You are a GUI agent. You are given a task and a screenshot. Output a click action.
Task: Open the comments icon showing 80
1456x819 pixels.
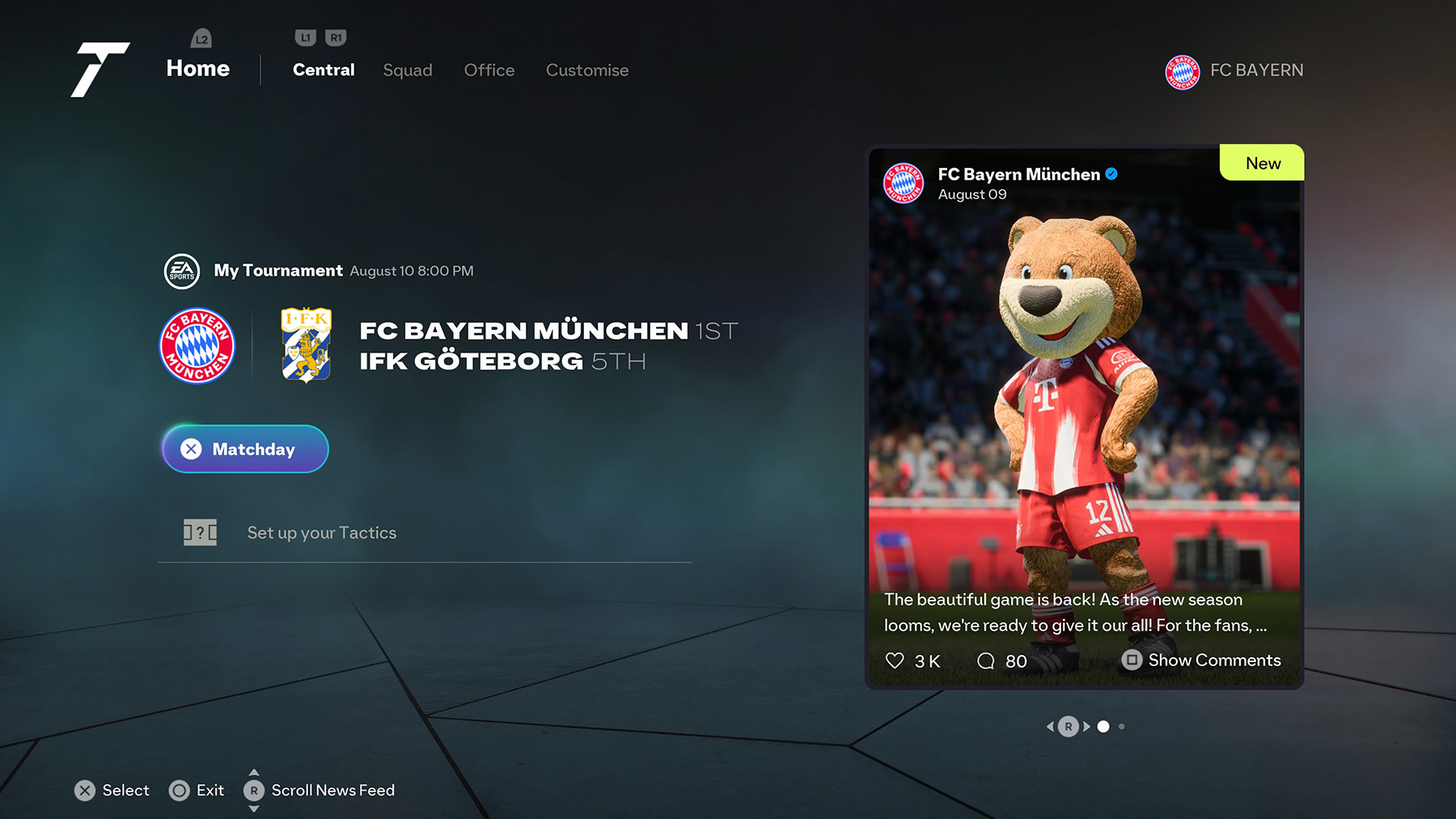987,661
